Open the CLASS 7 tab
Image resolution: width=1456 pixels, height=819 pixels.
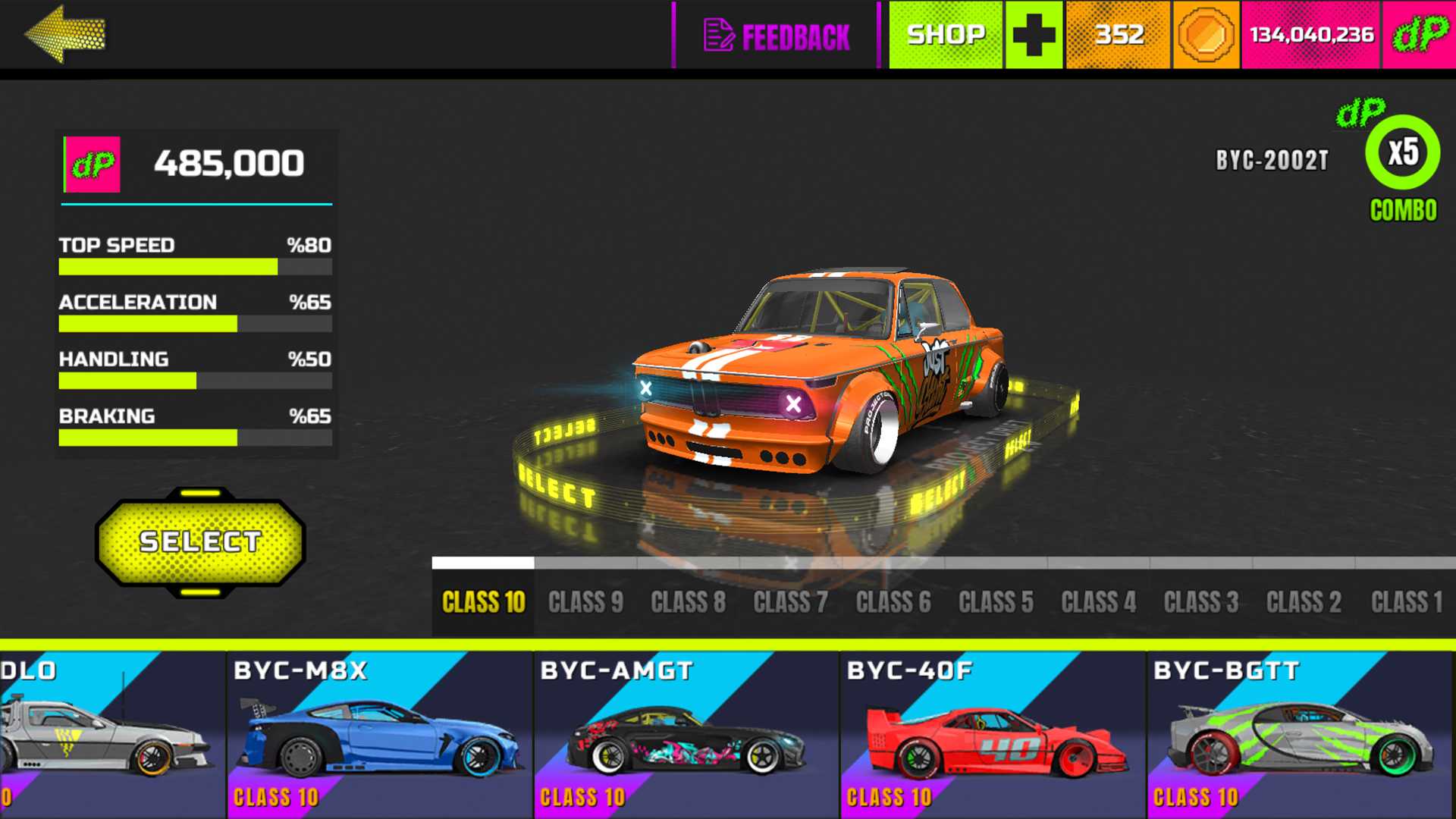[x=791, y=601]
